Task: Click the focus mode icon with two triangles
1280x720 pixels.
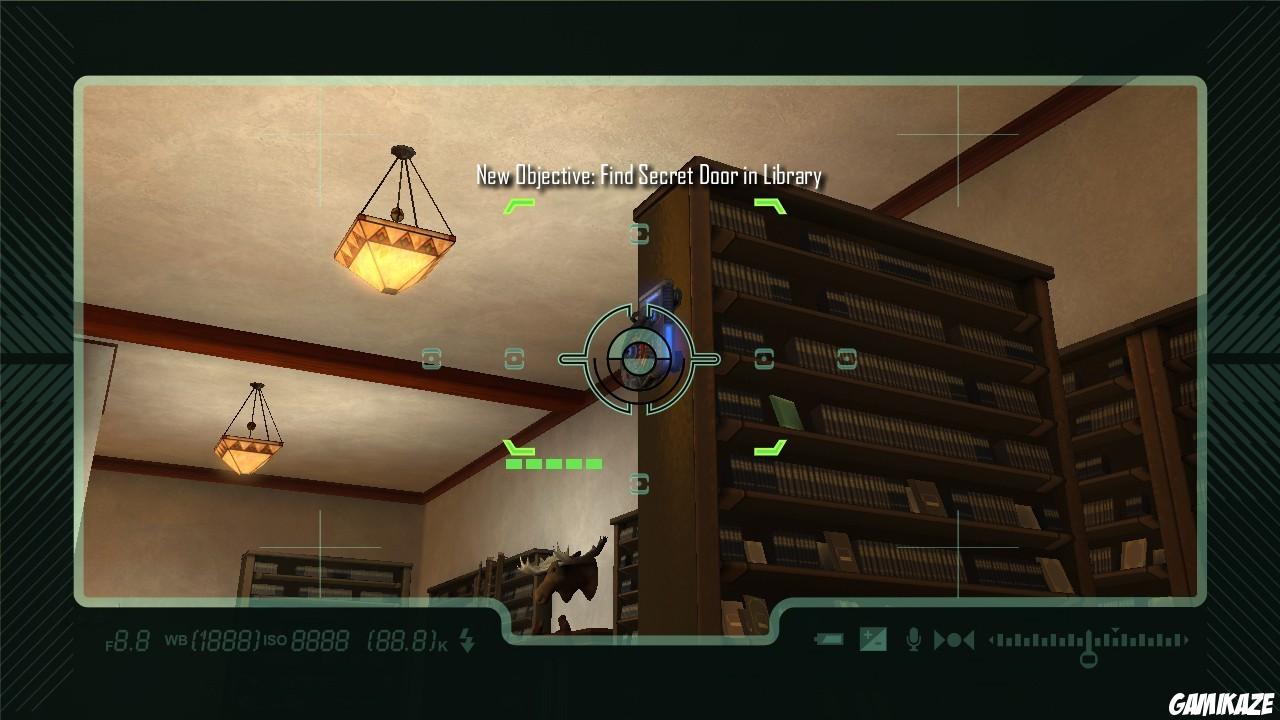Action: point(954,640)
